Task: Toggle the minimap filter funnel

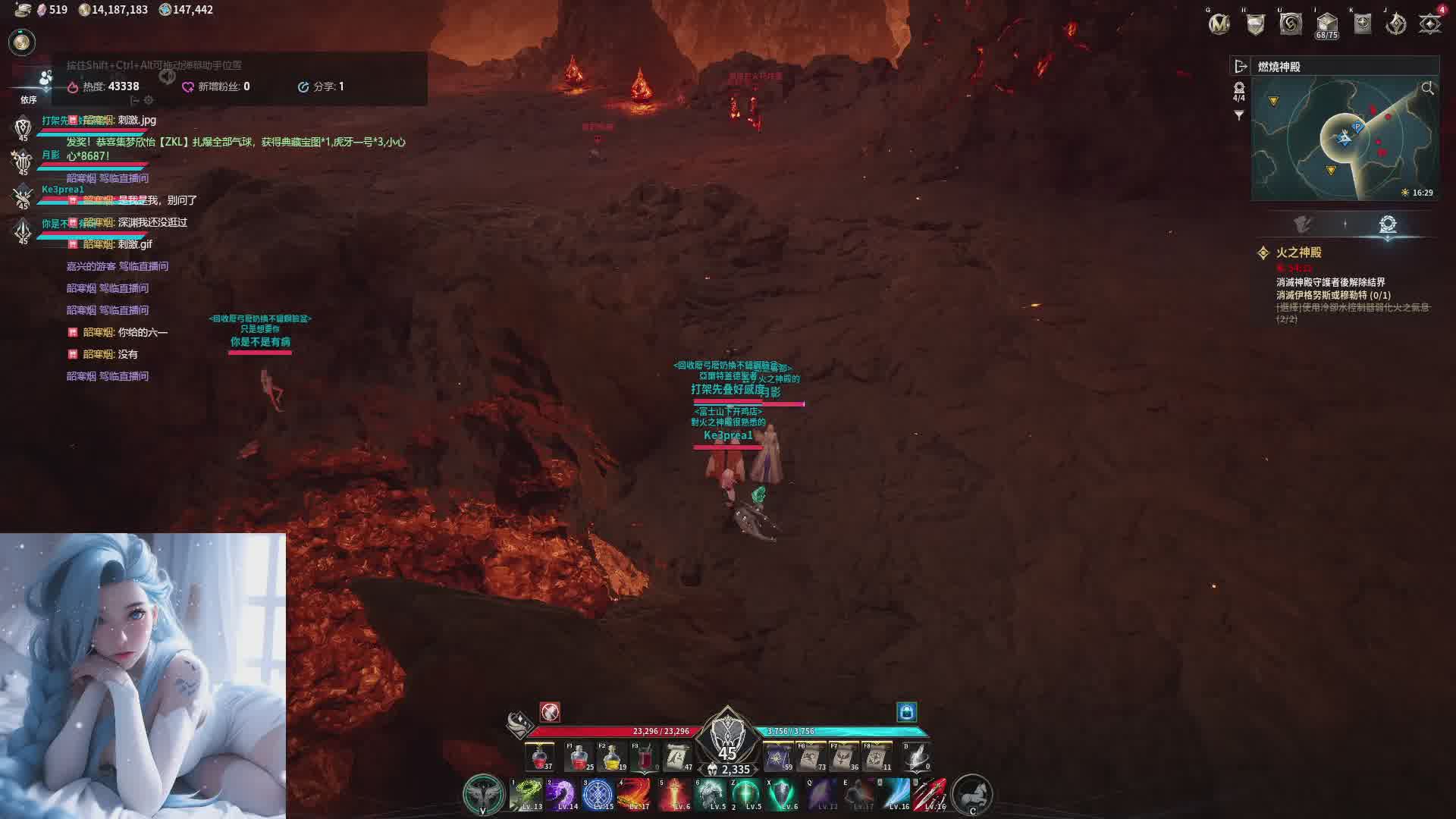Action: (x=1239, y=115)
